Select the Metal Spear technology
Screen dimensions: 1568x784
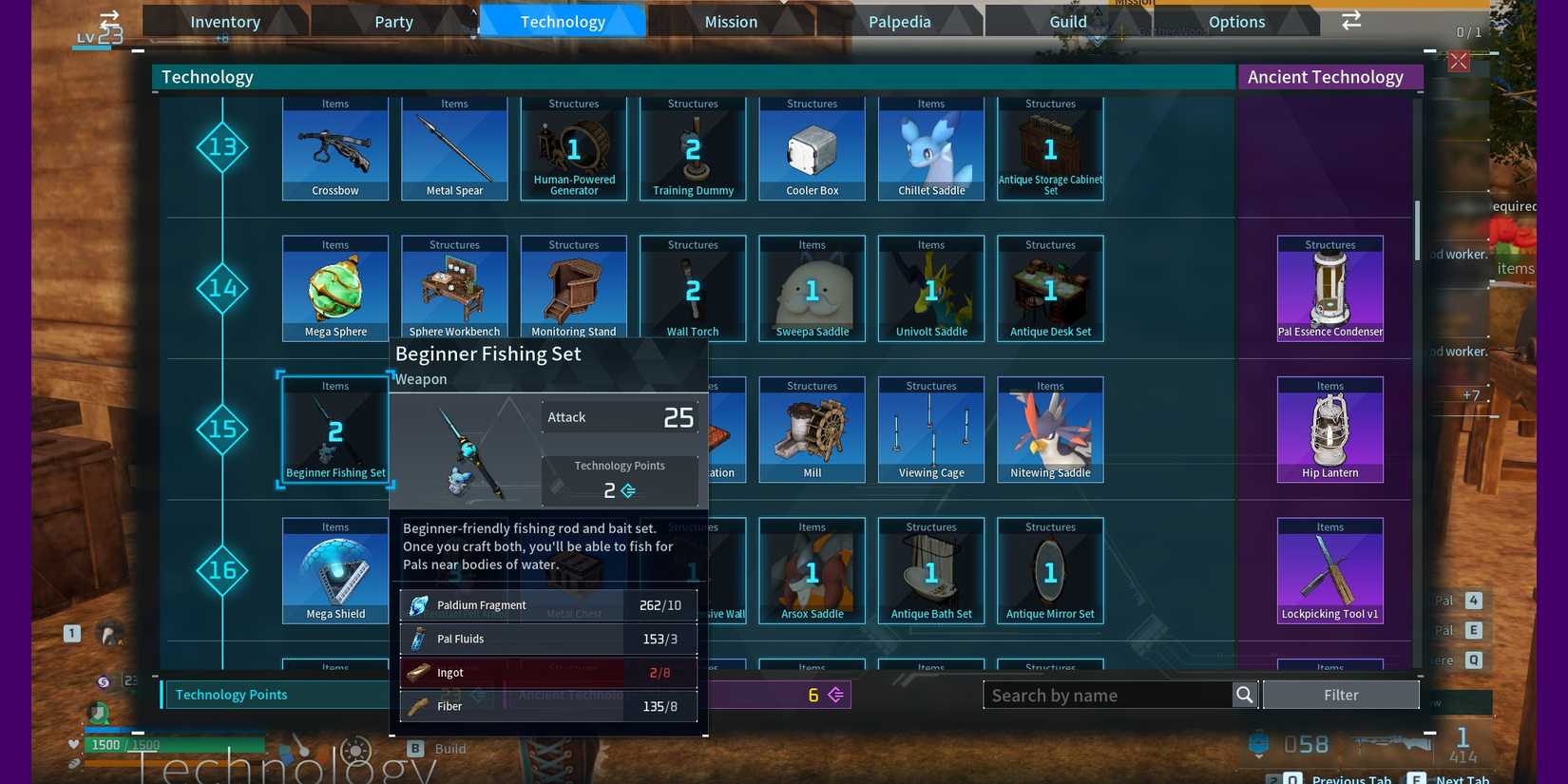454,147
